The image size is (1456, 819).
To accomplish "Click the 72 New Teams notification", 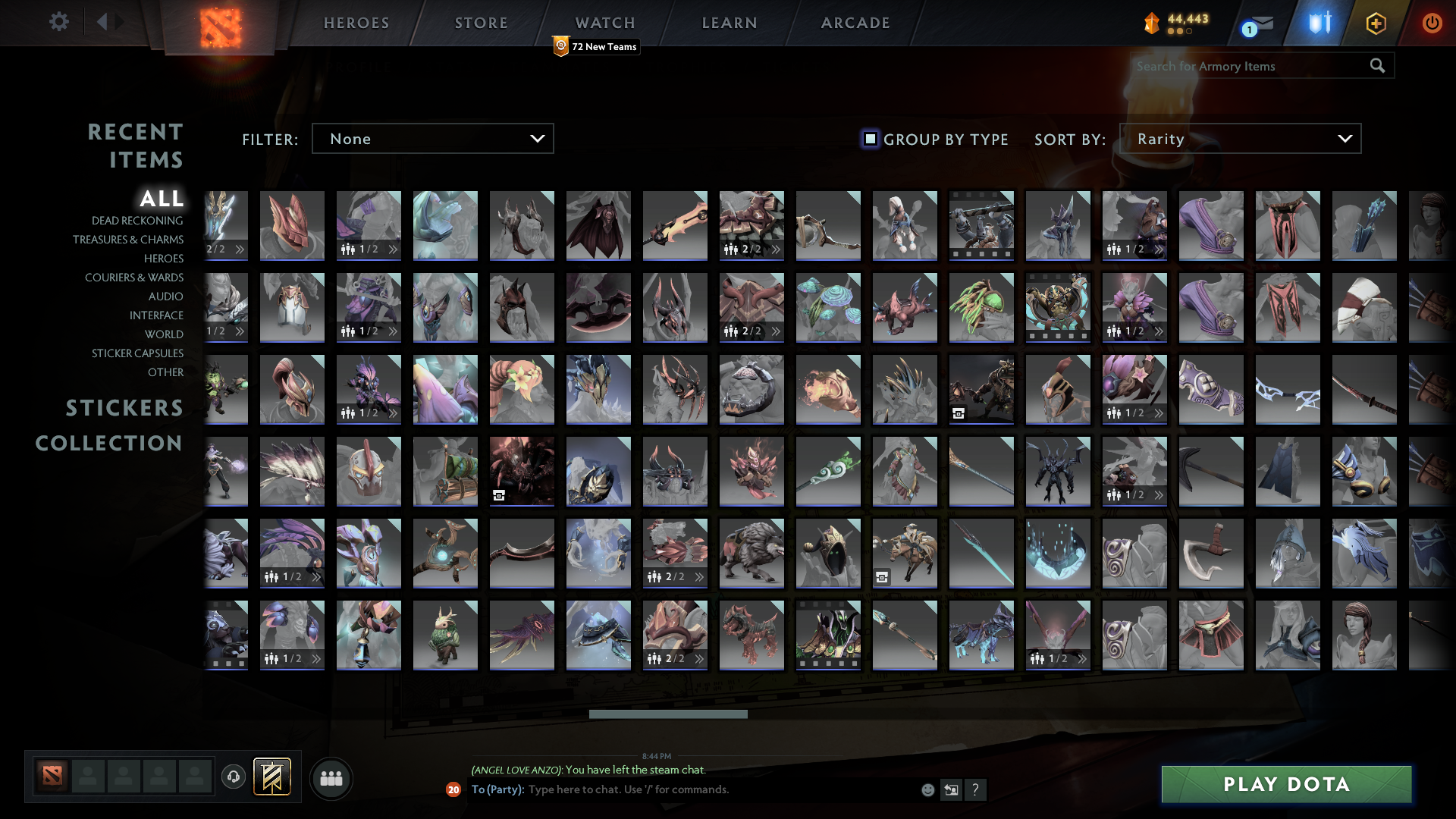I will (596, 46).
